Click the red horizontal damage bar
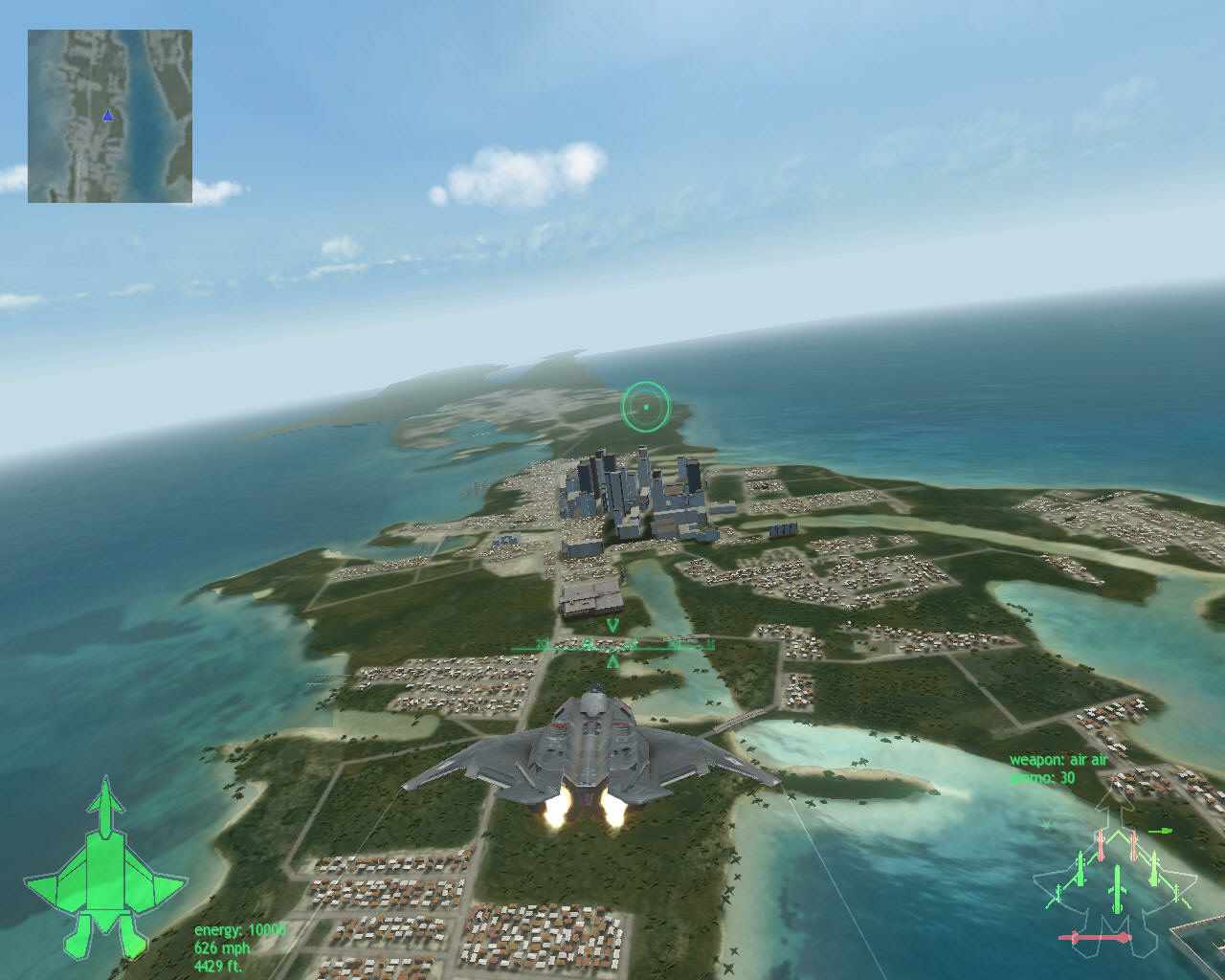 tap(1094, 937)
